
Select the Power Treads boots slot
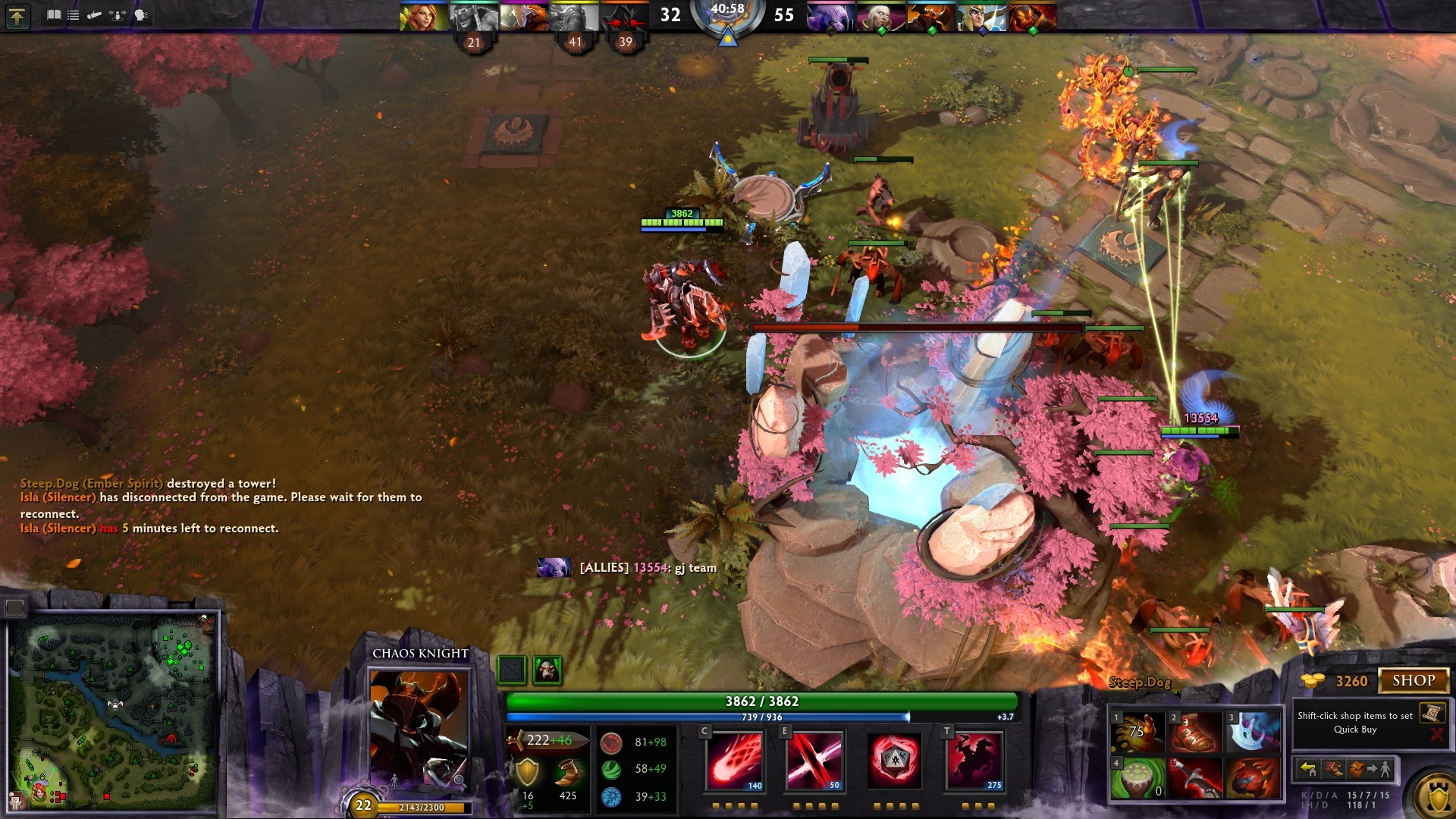(x=1195, y=732)
